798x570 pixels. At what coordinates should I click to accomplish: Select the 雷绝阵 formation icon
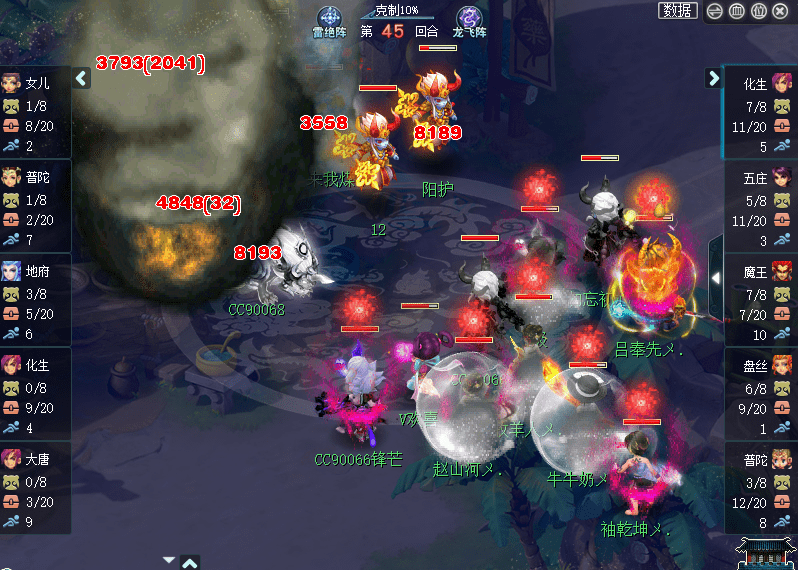[x=329, y=20]
